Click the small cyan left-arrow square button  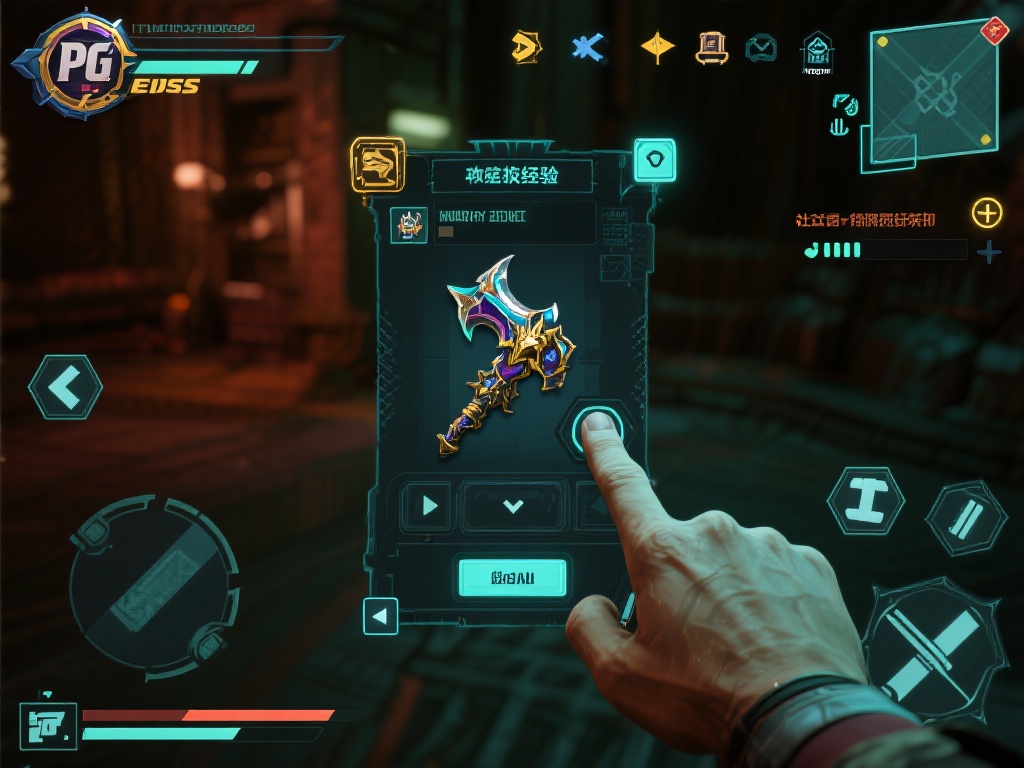click(x=380, y=616)
